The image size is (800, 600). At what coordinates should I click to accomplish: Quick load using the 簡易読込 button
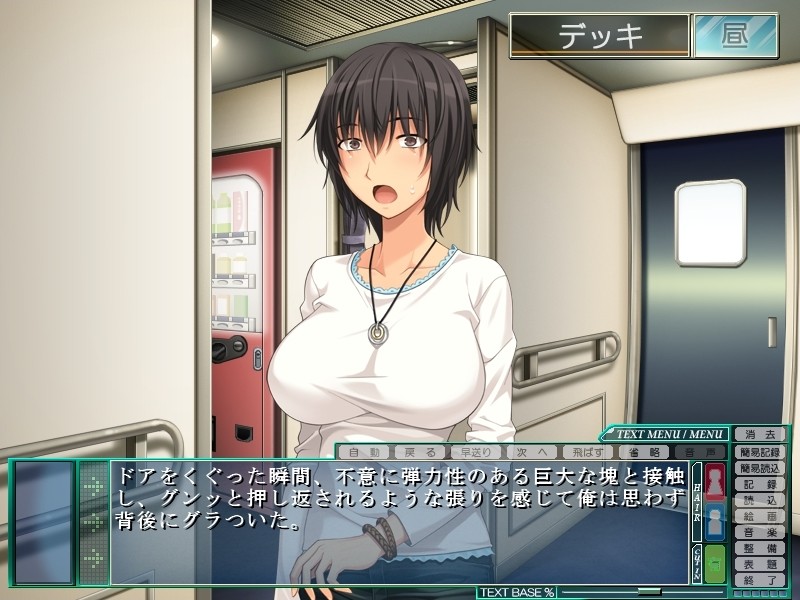coord(760,468)
